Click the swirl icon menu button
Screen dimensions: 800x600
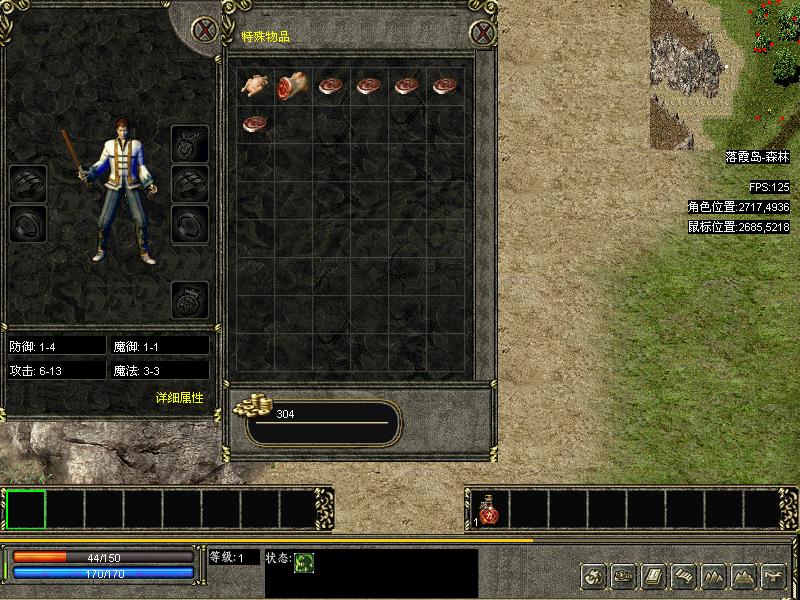(593, 576)
